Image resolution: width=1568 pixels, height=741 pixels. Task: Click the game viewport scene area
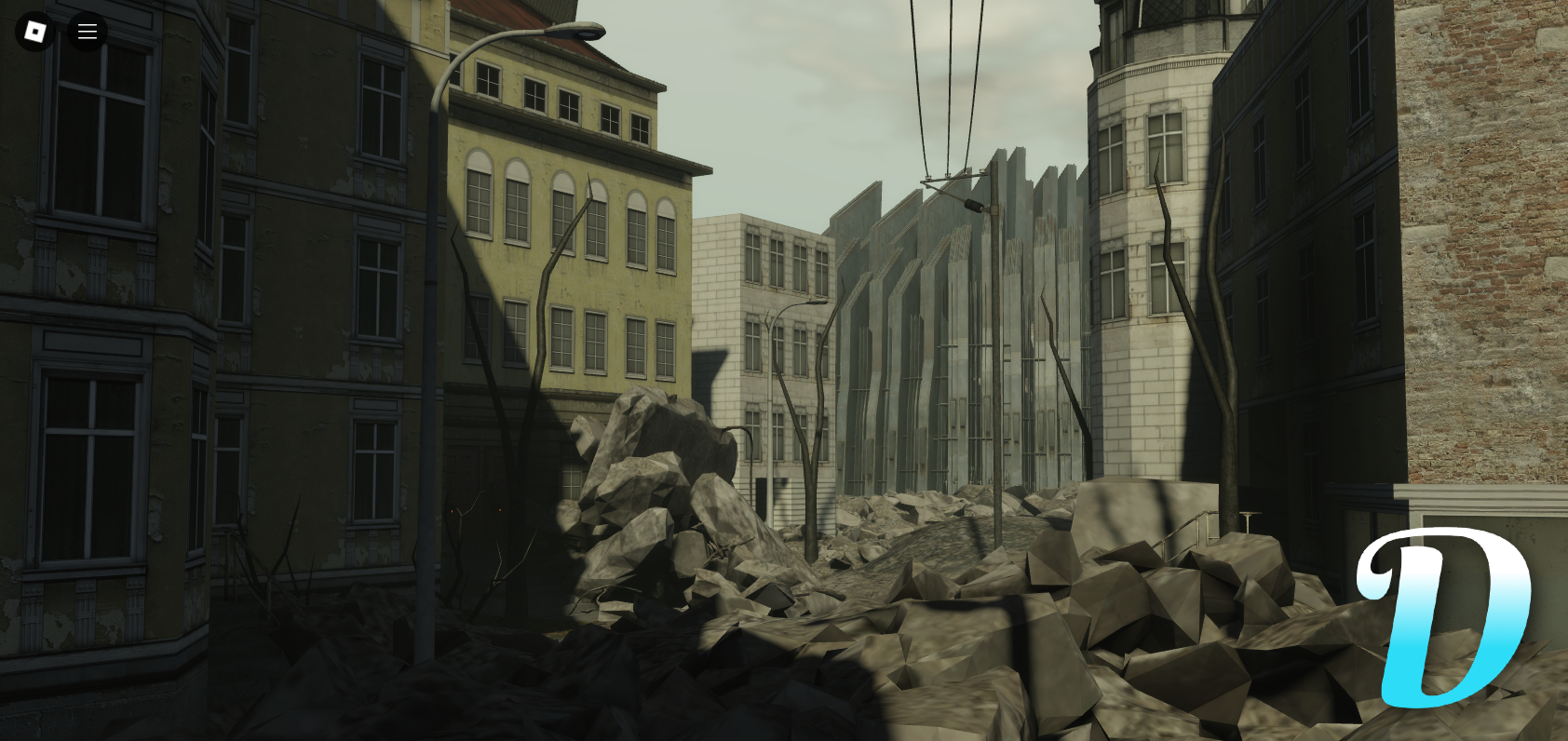tap(784, 372)
